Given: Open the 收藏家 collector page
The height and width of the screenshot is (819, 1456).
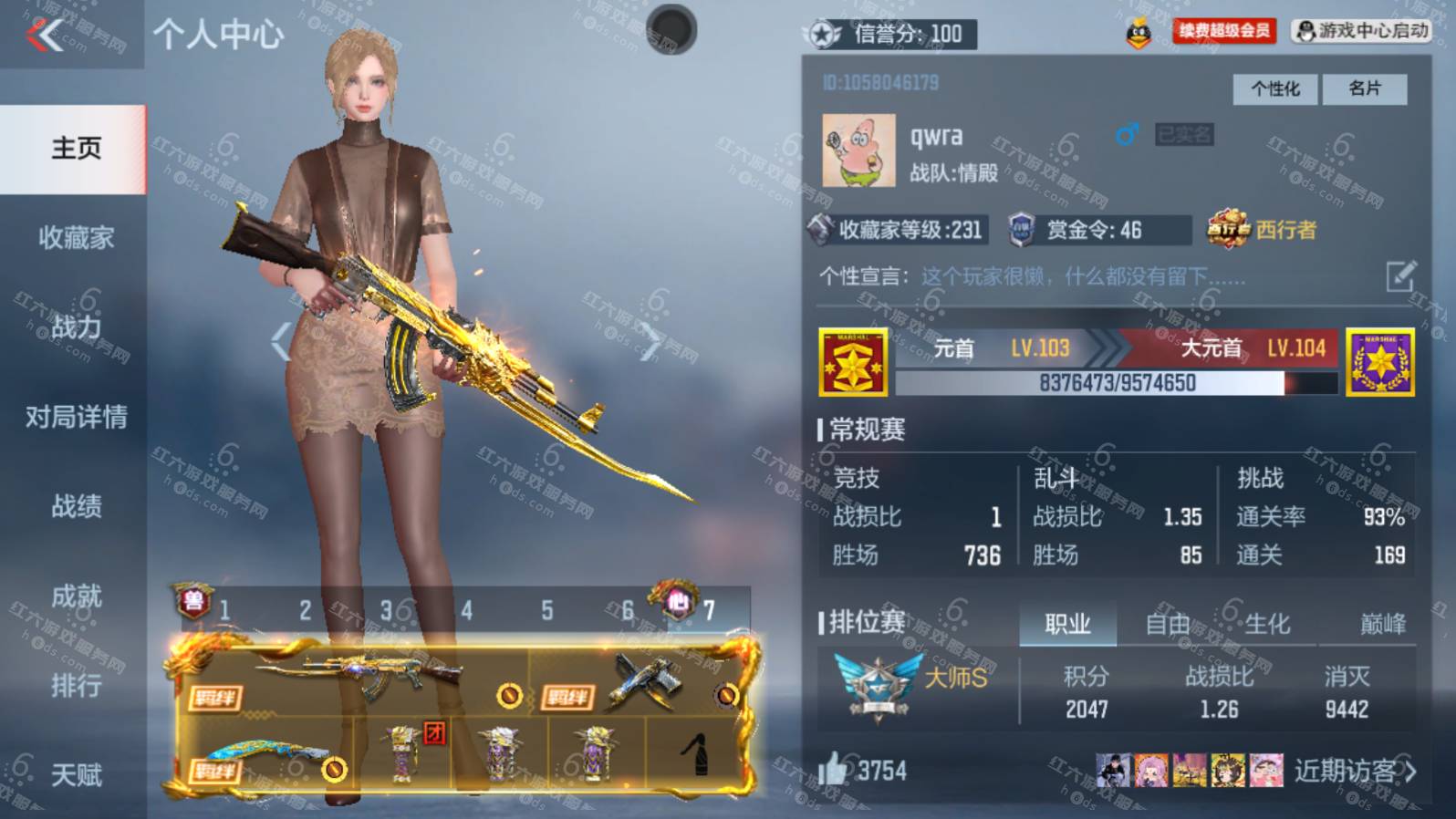Looking at the screenshot, I should 76,238.
